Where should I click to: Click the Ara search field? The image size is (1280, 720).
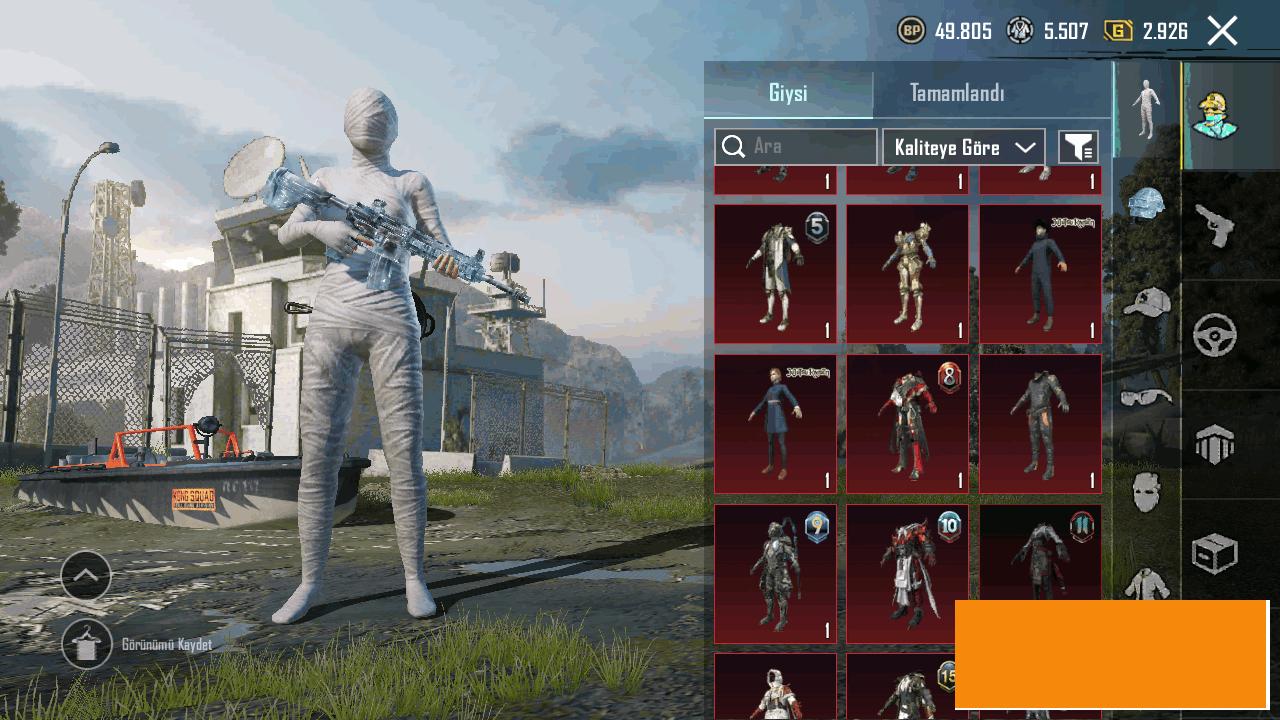(796, 147)
